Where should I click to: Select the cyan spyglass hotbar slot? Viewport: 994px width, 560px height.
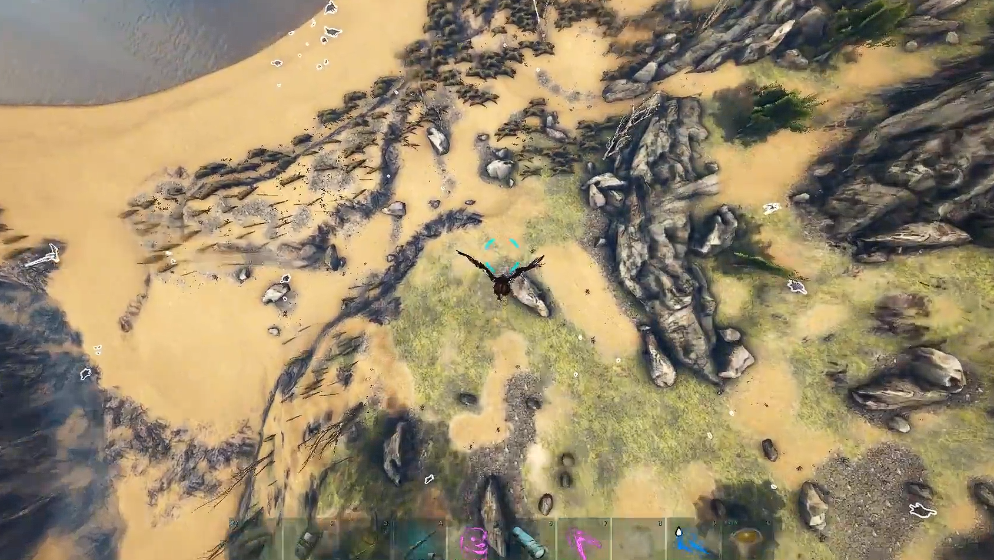528,540
